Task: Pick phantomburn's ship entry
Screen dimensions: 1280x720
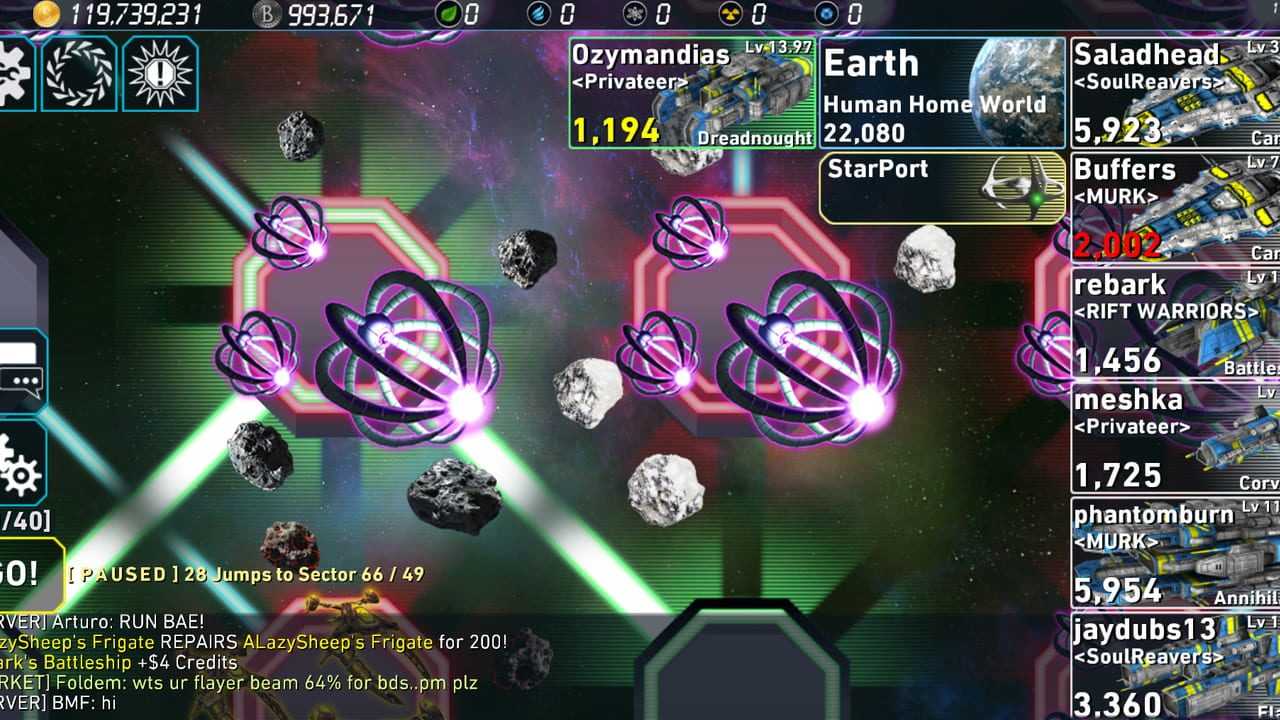Action: pyautogui.click(x=1175, y=553)
